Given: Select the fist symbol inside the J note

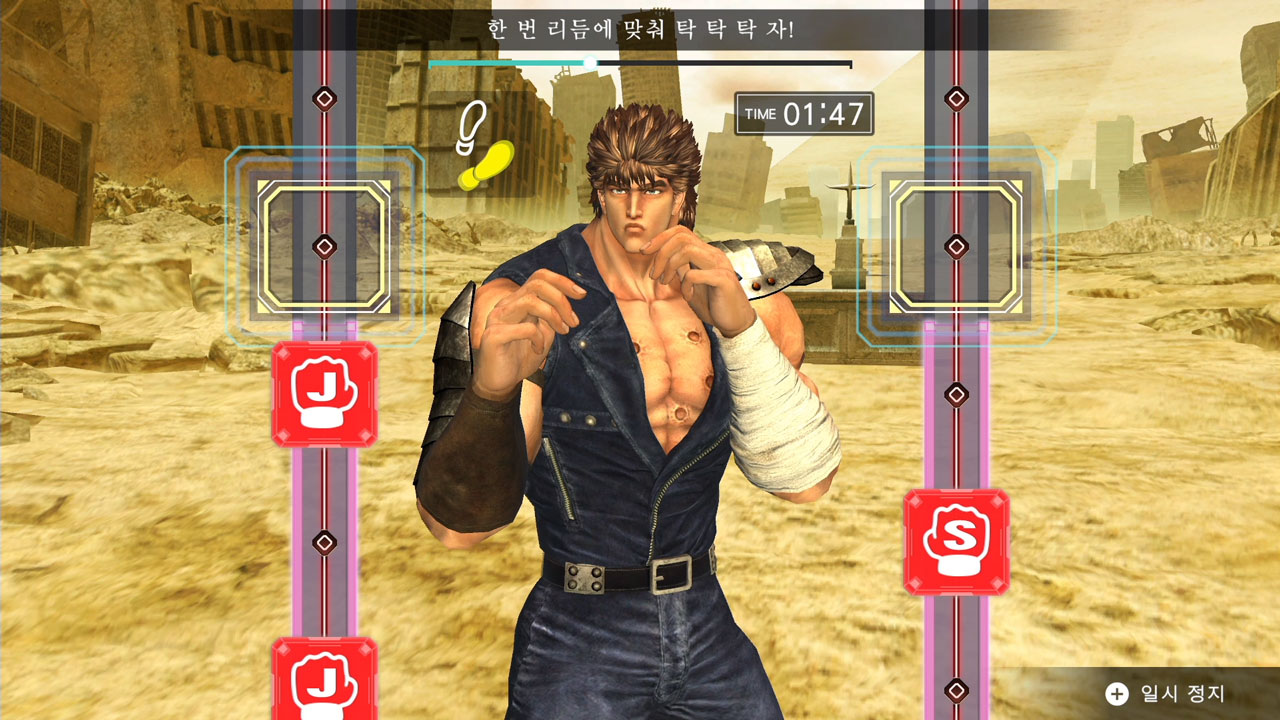Looking at the screenshot, I should pyautogui.click(x=324, y=392).
